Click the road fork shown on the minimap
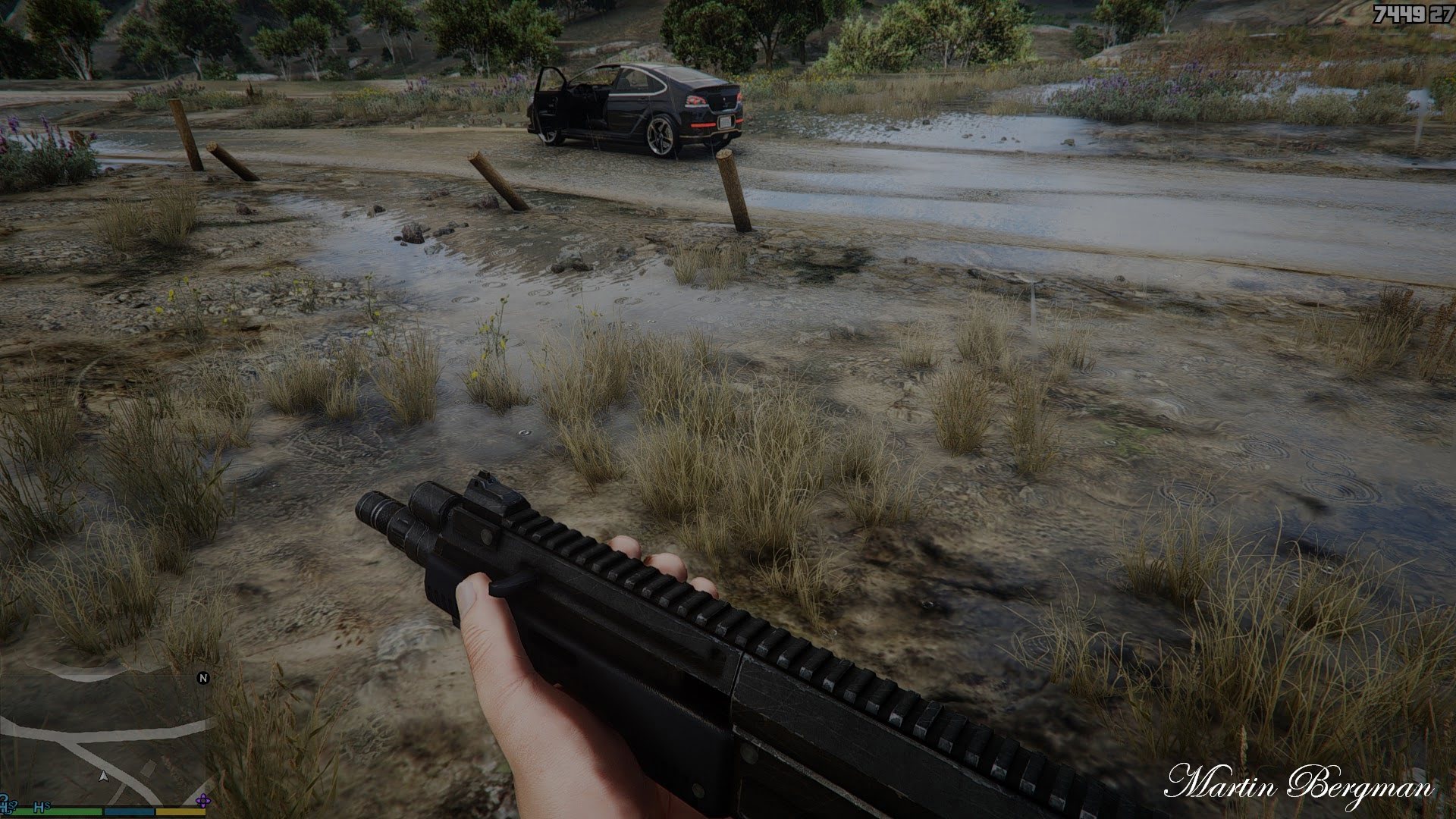Viewport: 1456px width, 819px height. point(77,742)
